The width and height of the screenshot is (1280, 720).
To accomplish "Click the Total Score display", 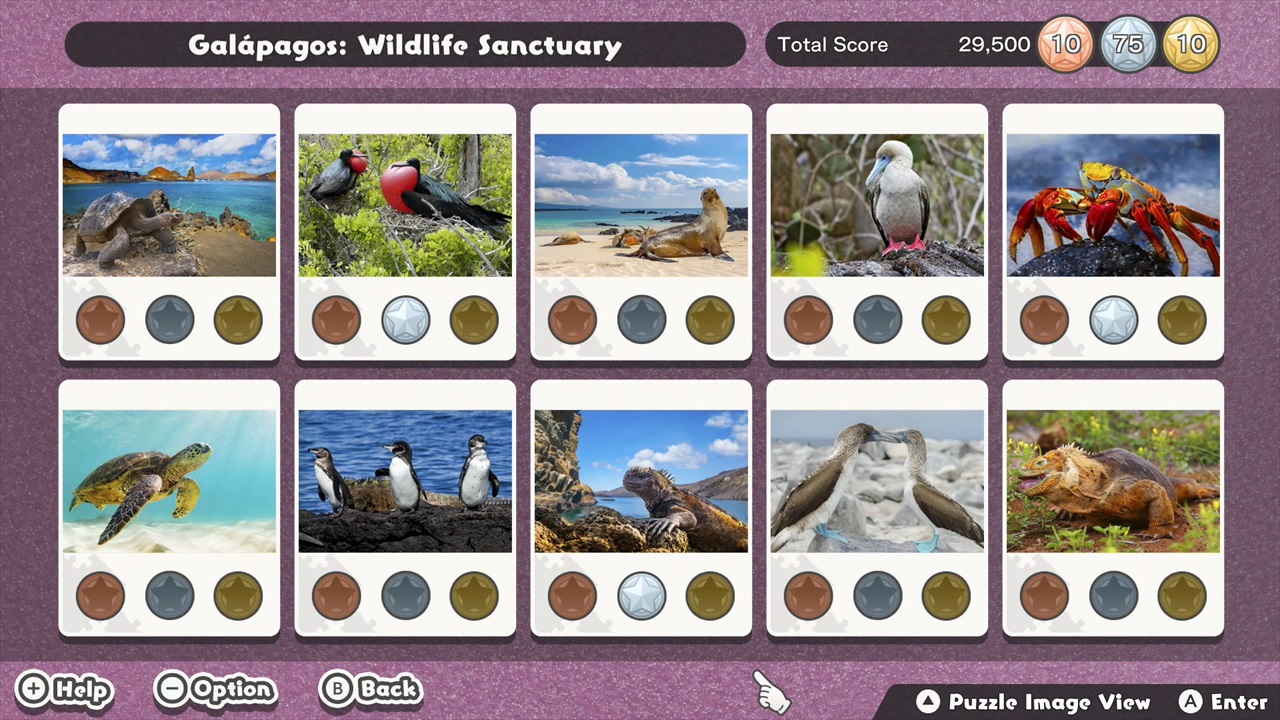I will pos(833,44).
